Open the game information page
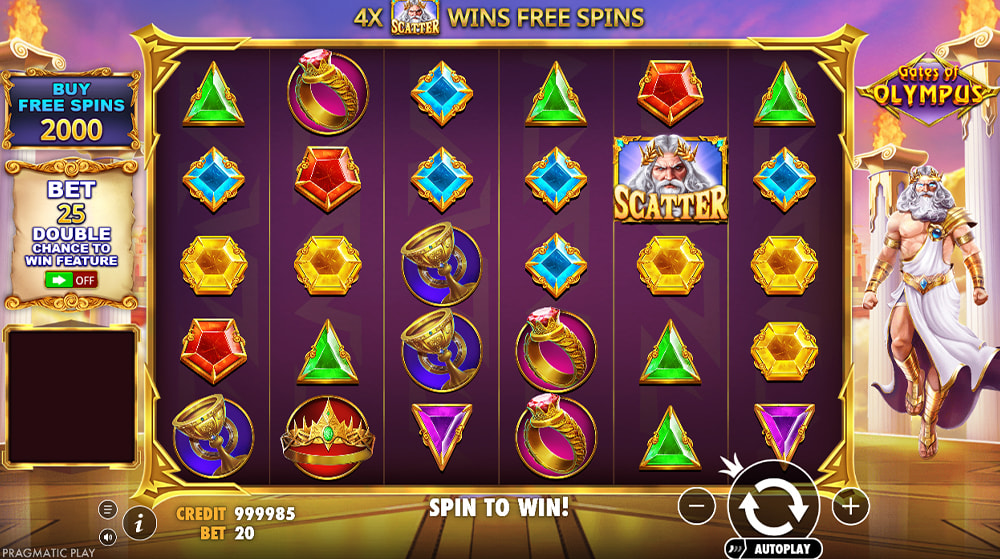Viewport: 1000px width, 559px height. pyautogui.click(x=139, y=521)
